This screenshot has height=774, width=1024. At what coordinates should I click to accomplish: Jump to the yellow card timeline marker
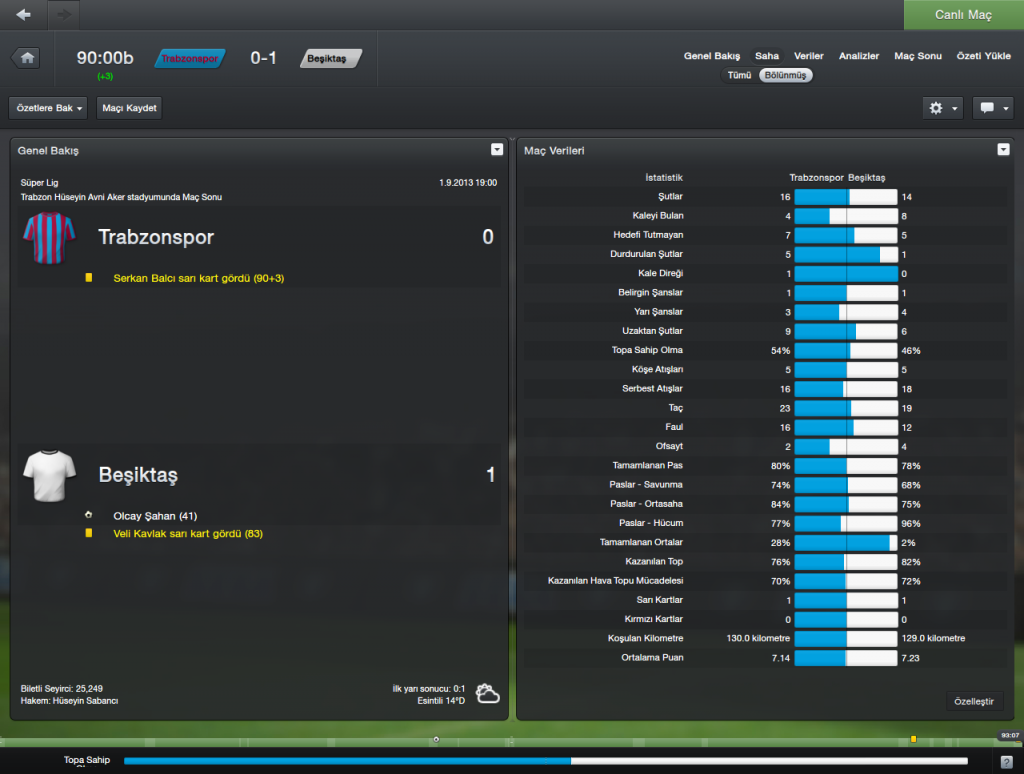(x=913, y=739)
